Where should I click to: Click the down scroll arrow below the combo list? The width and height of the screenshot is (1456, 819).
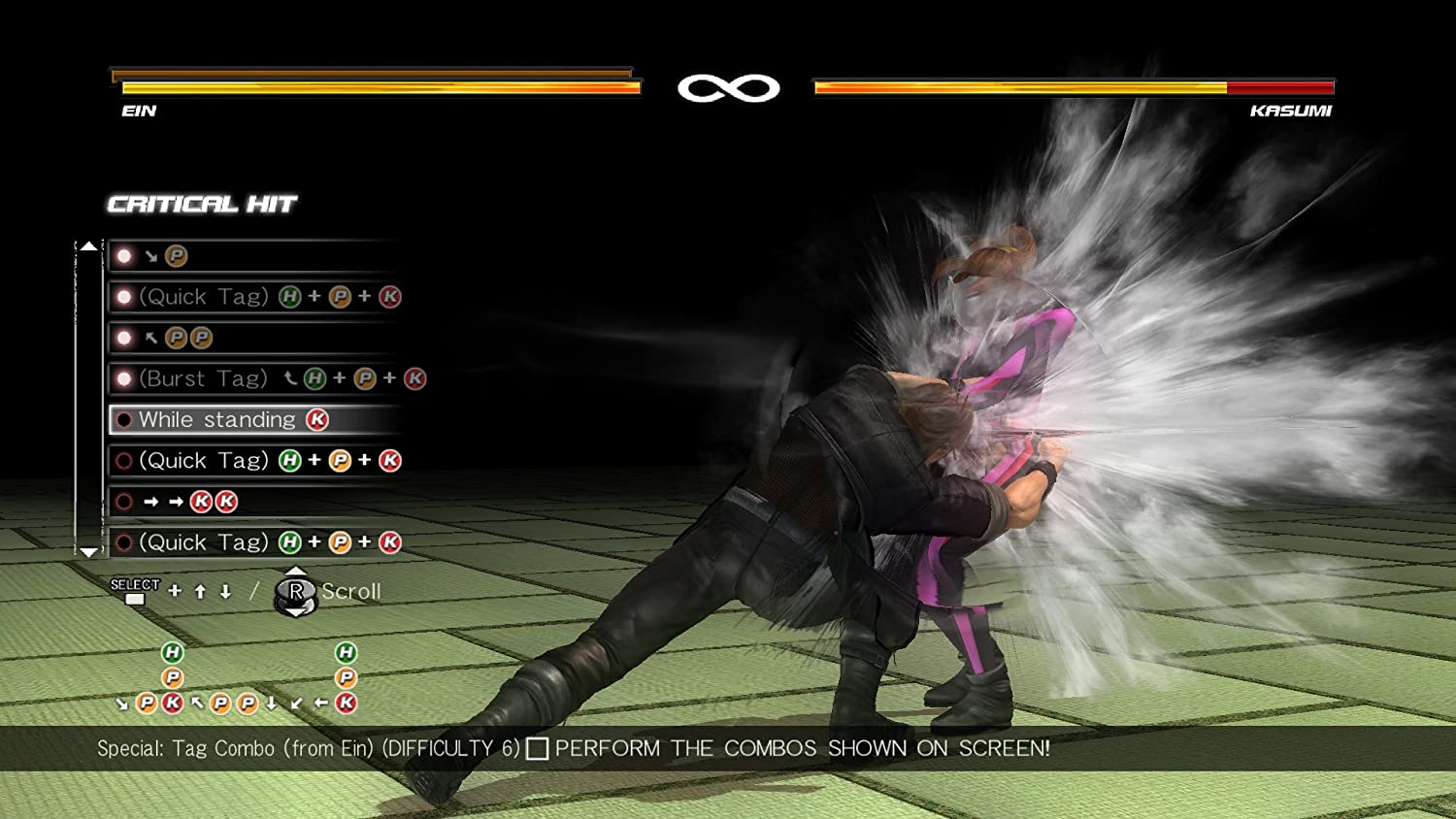click(x=88, y=551)
